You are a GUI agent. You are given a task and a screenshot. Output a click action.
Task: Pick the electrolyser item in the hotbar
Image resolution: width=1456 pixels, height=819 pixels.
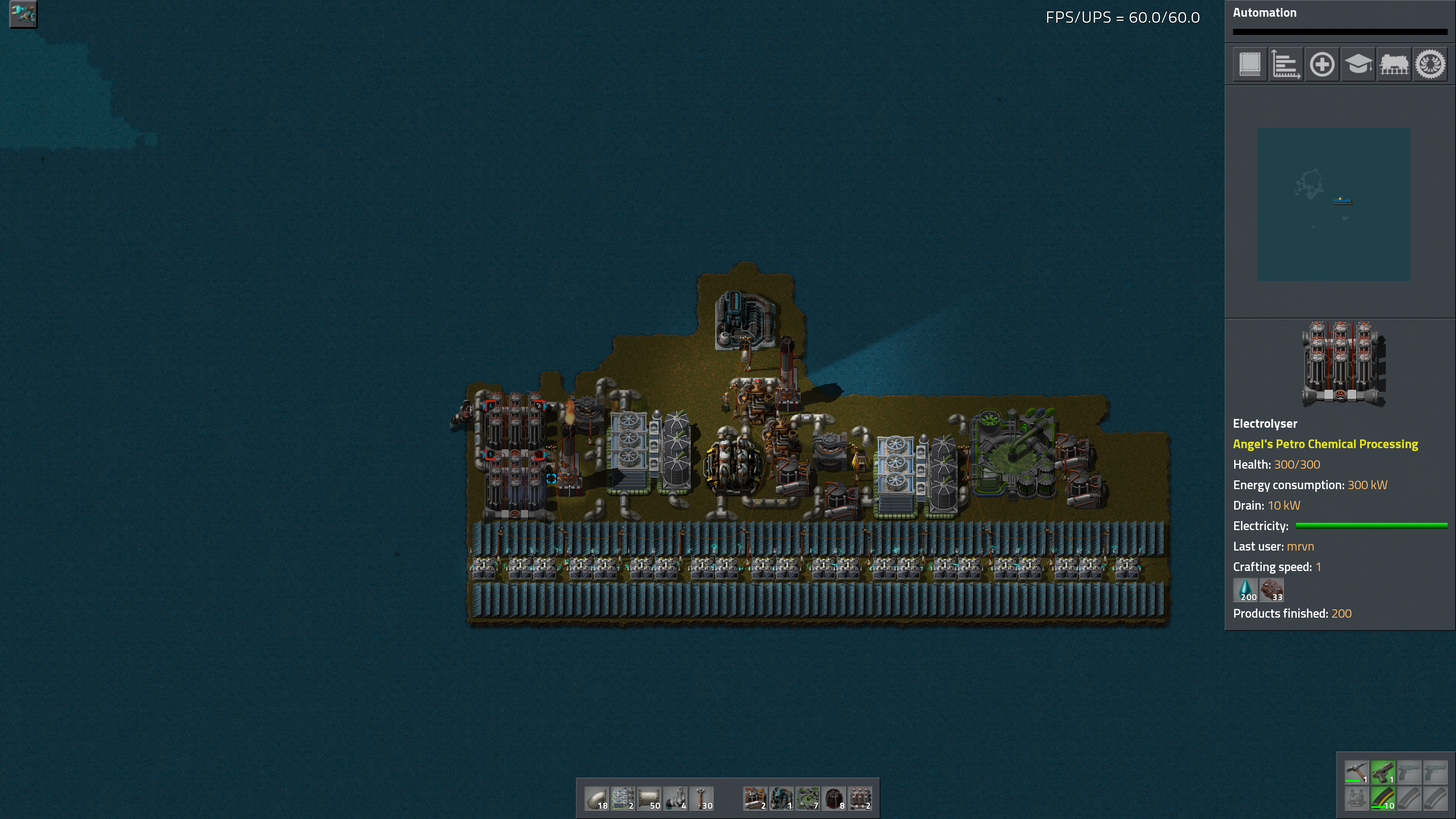click(x=860, y=799)
